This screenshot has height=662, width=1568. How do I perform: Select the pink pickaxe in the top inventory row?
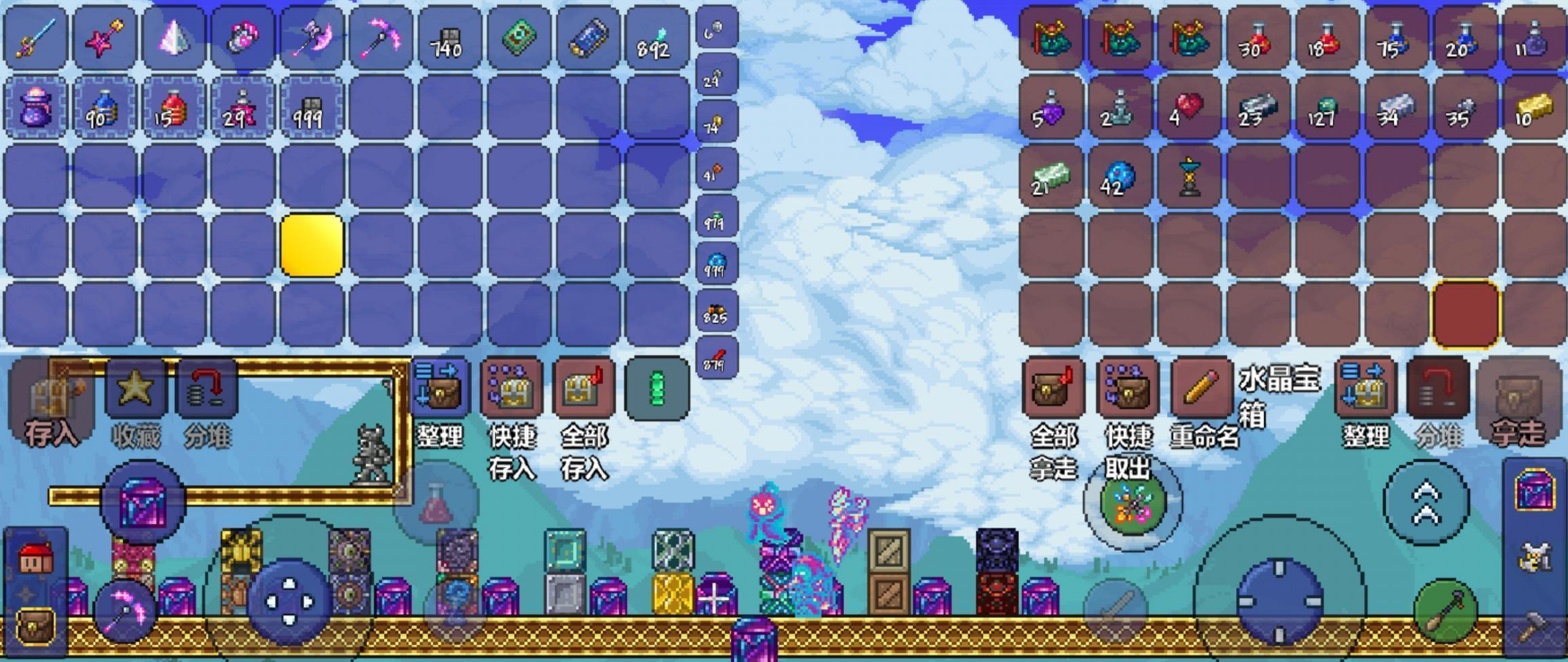(380, 39)
